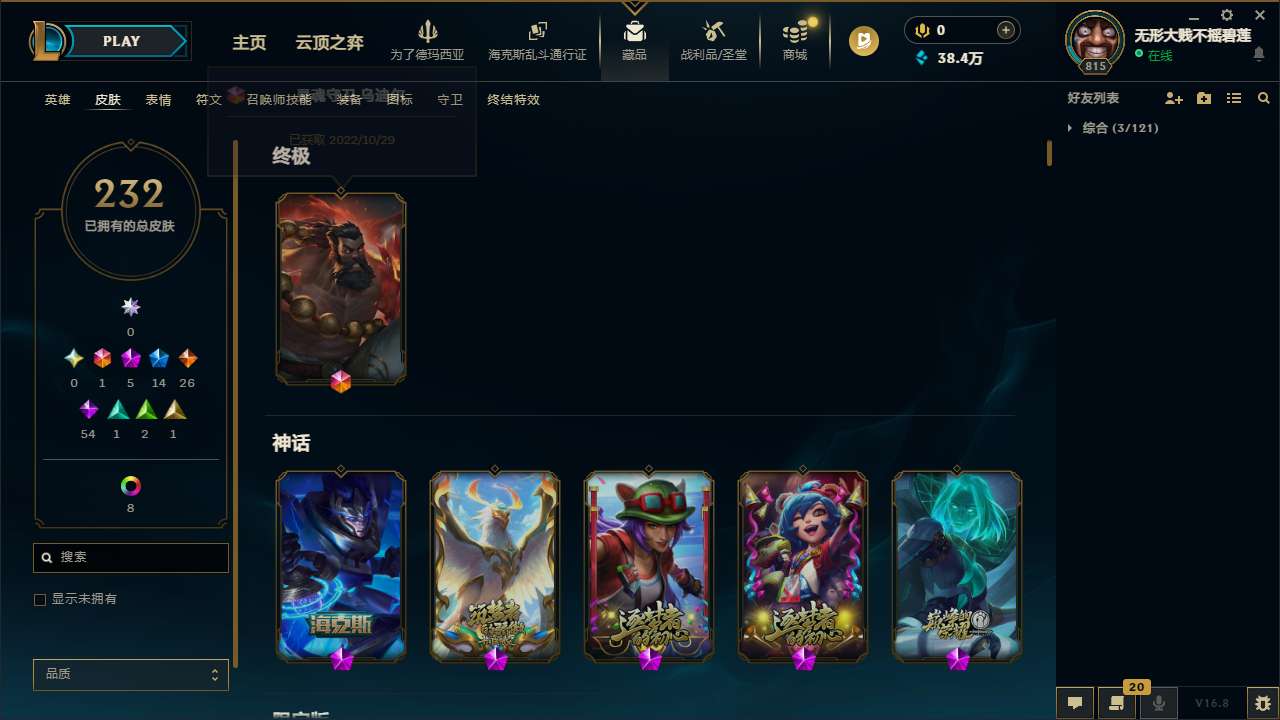Viewport: 1280px width, 720px height.
Task: Toggle the friends list view icon
Action: [x=1234, y=97]
